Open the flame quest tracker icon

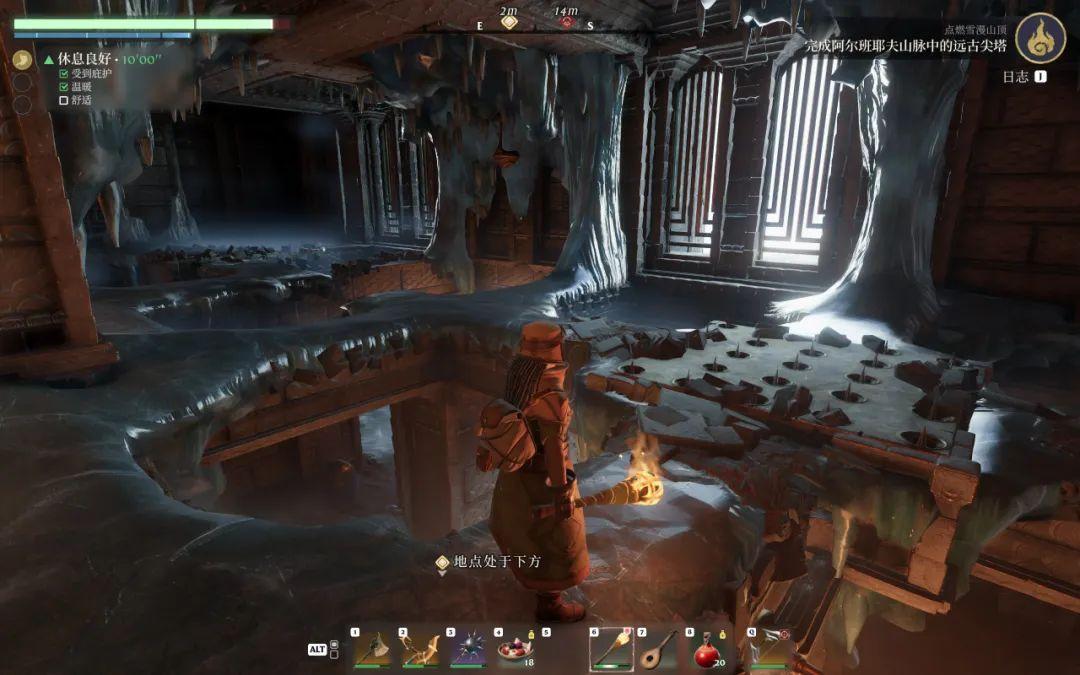1039,37
